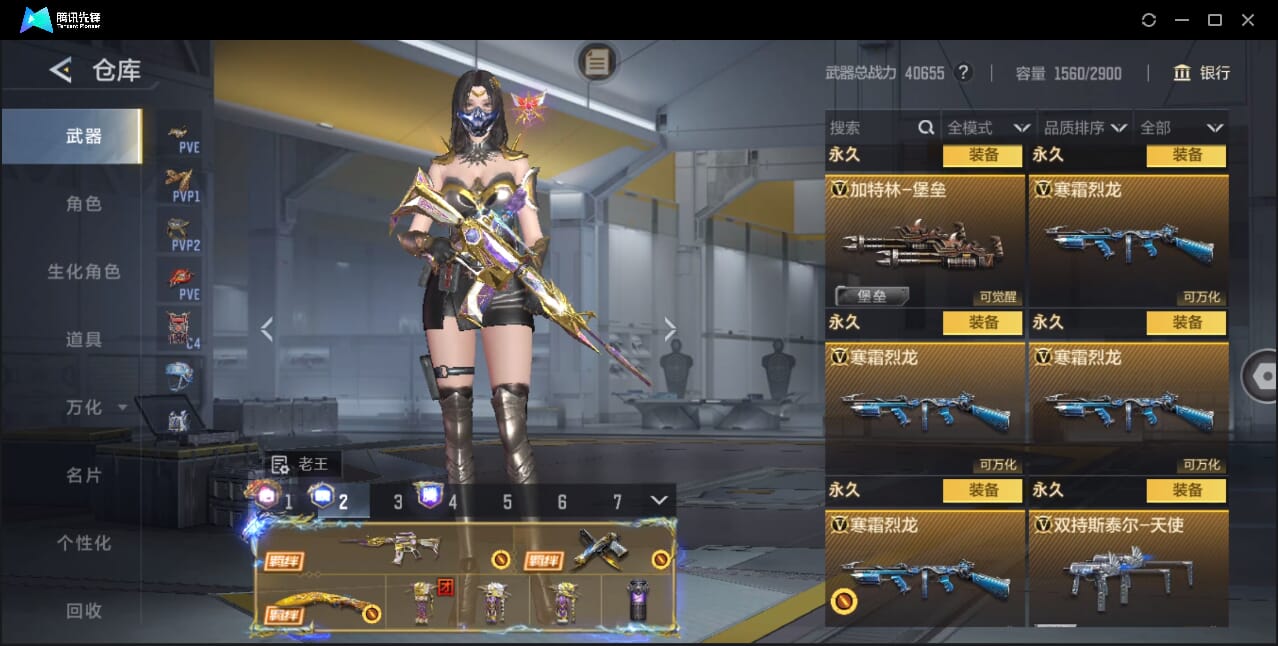Open the 全模式 mode filter dropdown
The height and width of the screenshot is (646, 1278).
click(x=988, y=128)
